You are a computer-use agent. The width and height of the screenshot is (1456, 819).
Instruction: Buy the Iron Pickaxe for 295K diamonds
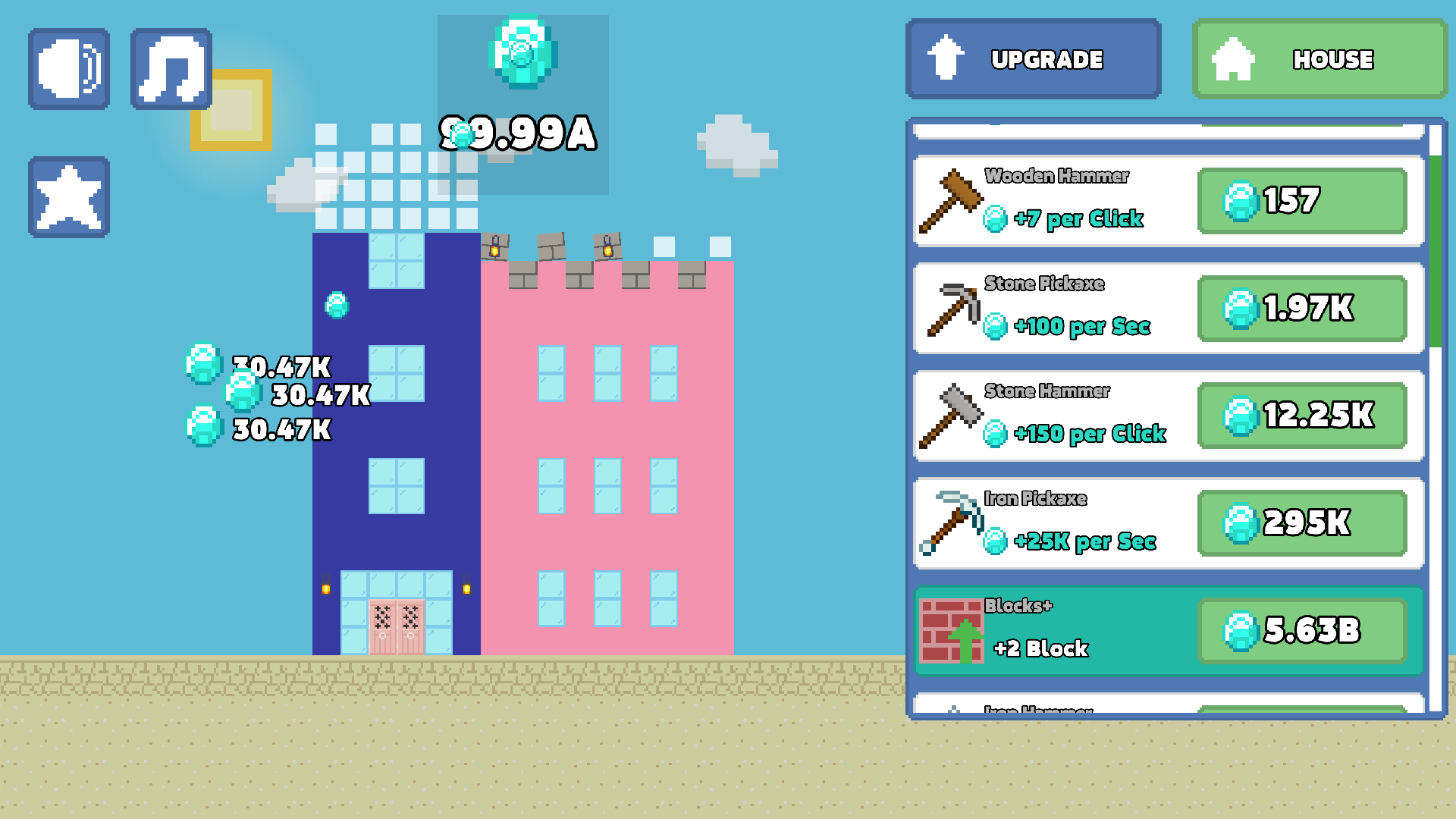1302,523
